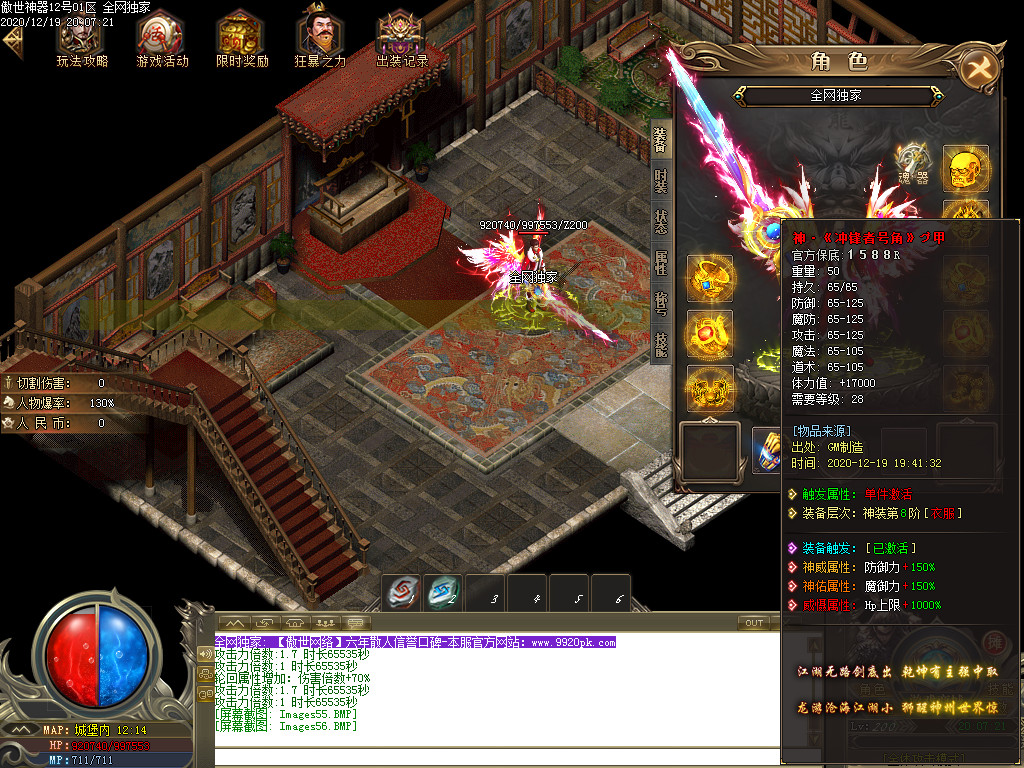The width and height of the screenshot is (1024, 768).
Task: Use the blue skill in hotbar slot 2
Action: (x=443, y=594)
